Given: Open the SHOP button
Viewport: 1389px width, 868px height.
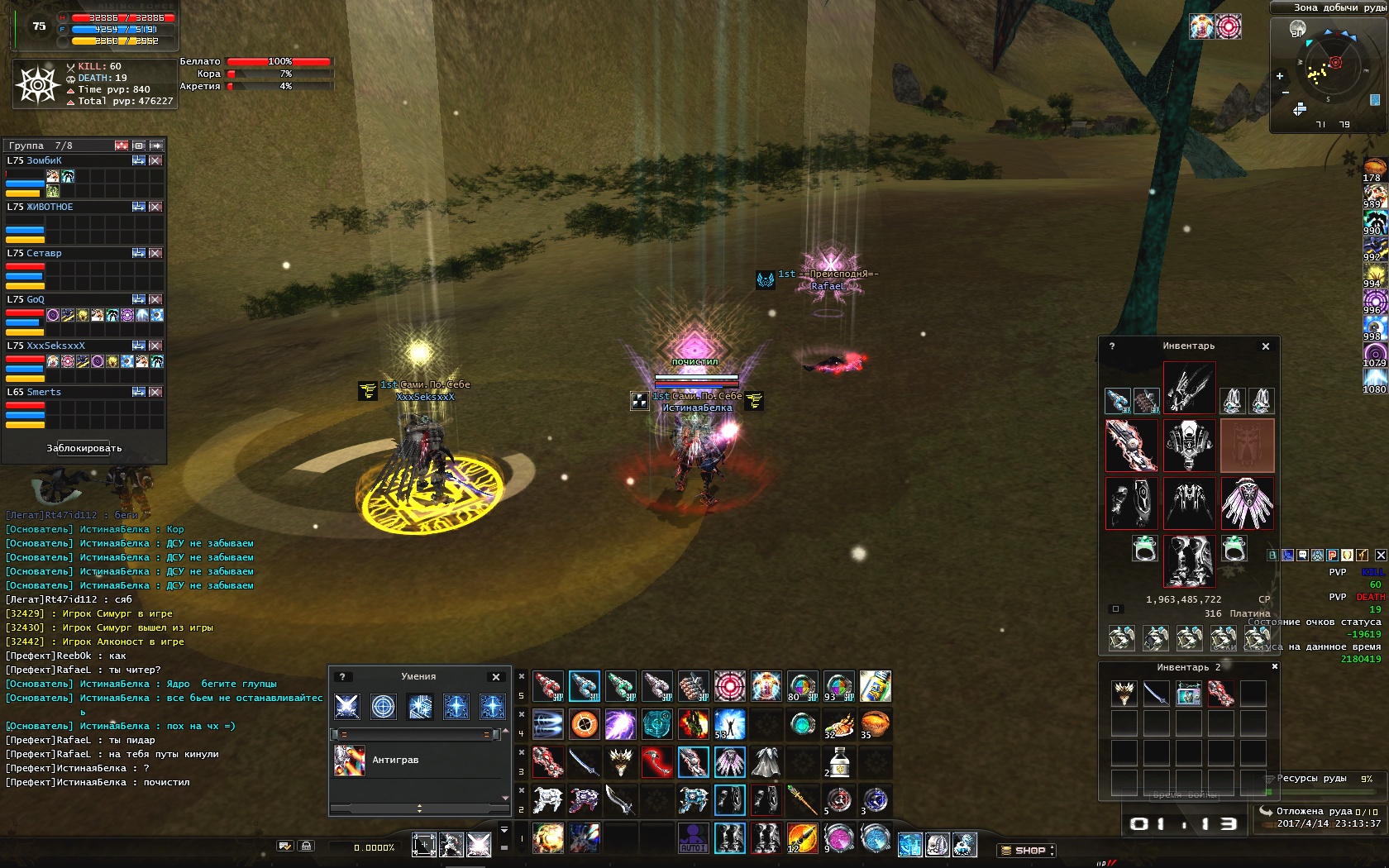Looking at the screenshot, I should 1027,850.
